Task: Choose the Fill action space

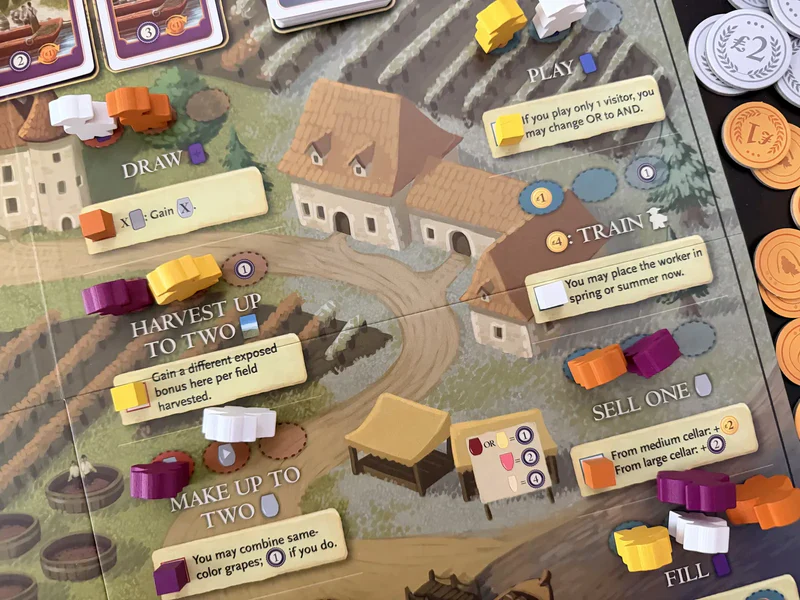Action: click(x=686, y=574)
